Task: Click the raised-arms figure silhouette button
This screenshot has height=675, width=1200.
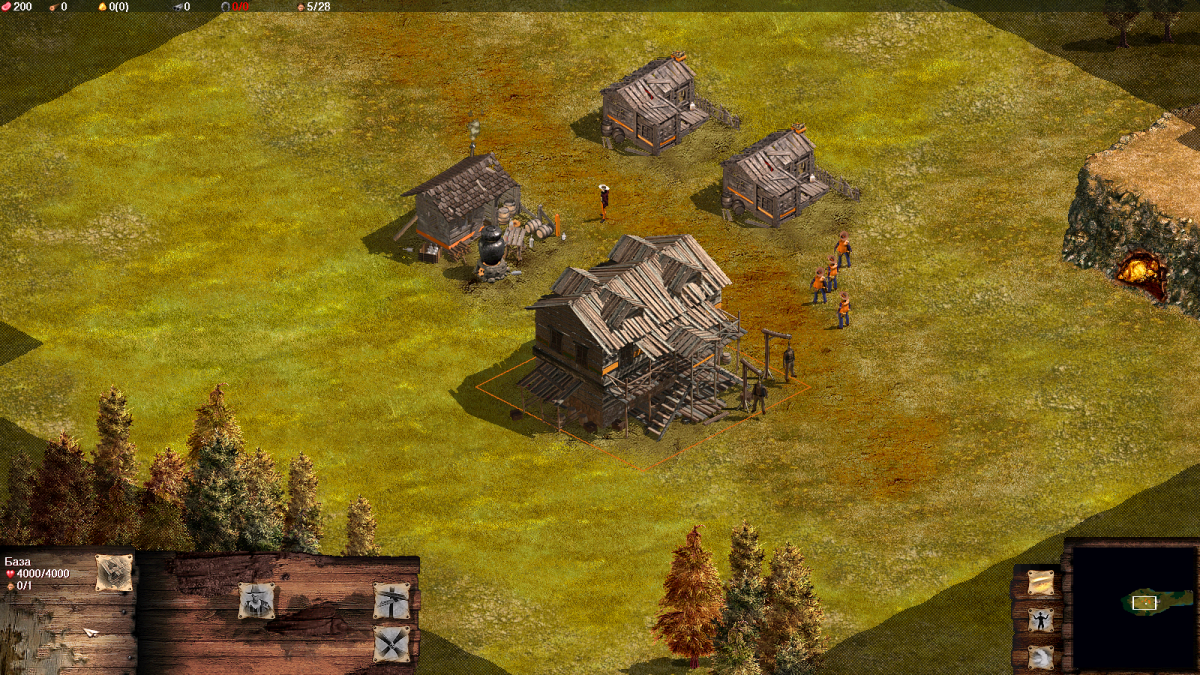Action: (1041, 620)
